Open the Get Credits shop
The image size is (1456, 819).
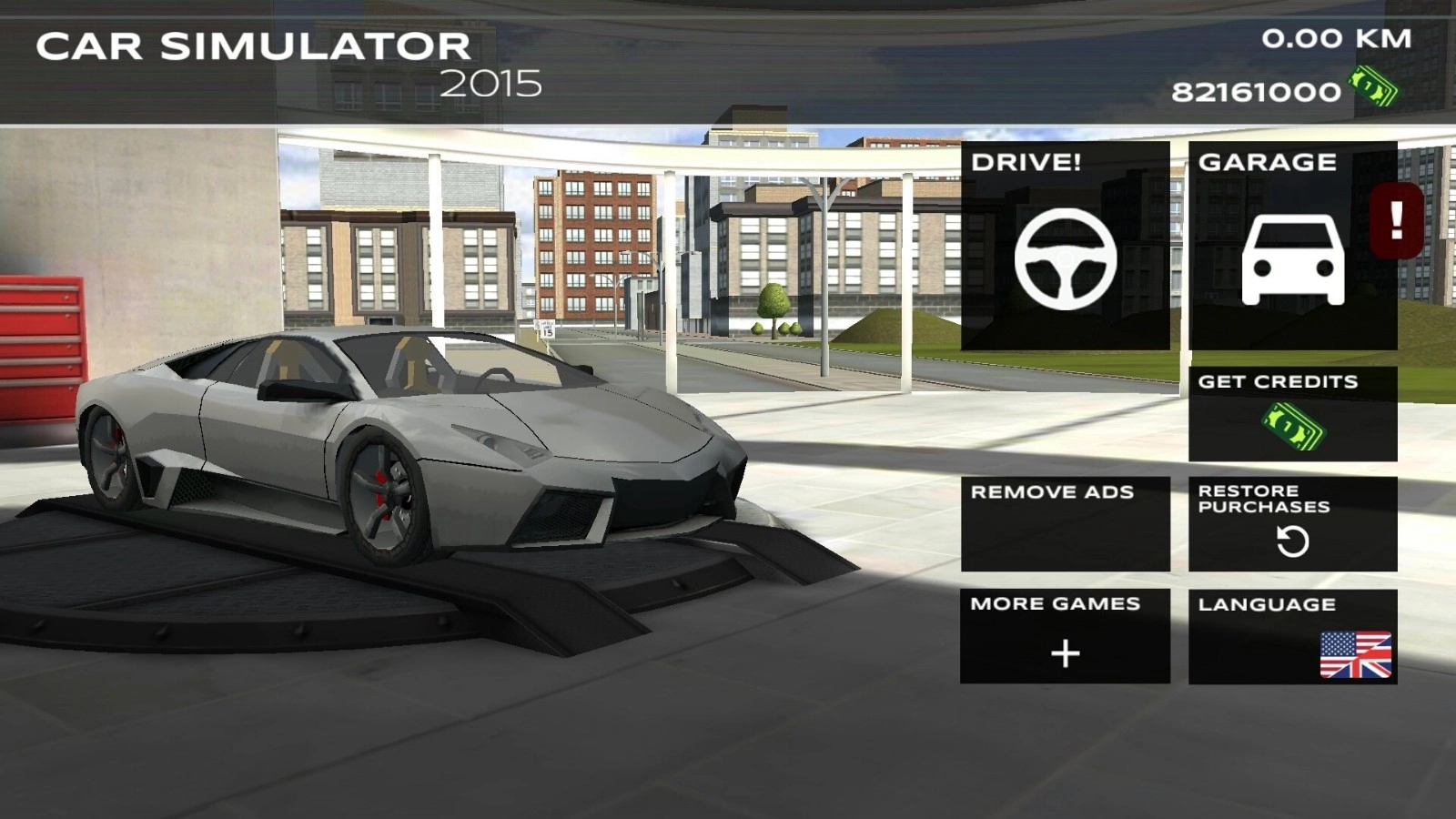click(x=1292, y=414)
